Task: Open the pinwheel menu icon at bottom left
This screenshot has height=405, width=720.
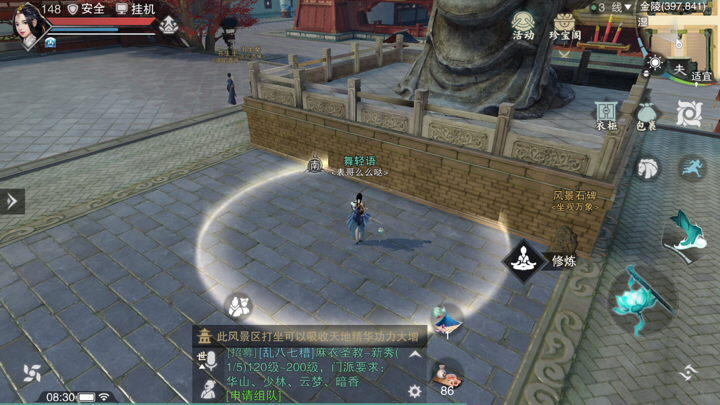Action: pyautogui.click(x=31, y=374)
